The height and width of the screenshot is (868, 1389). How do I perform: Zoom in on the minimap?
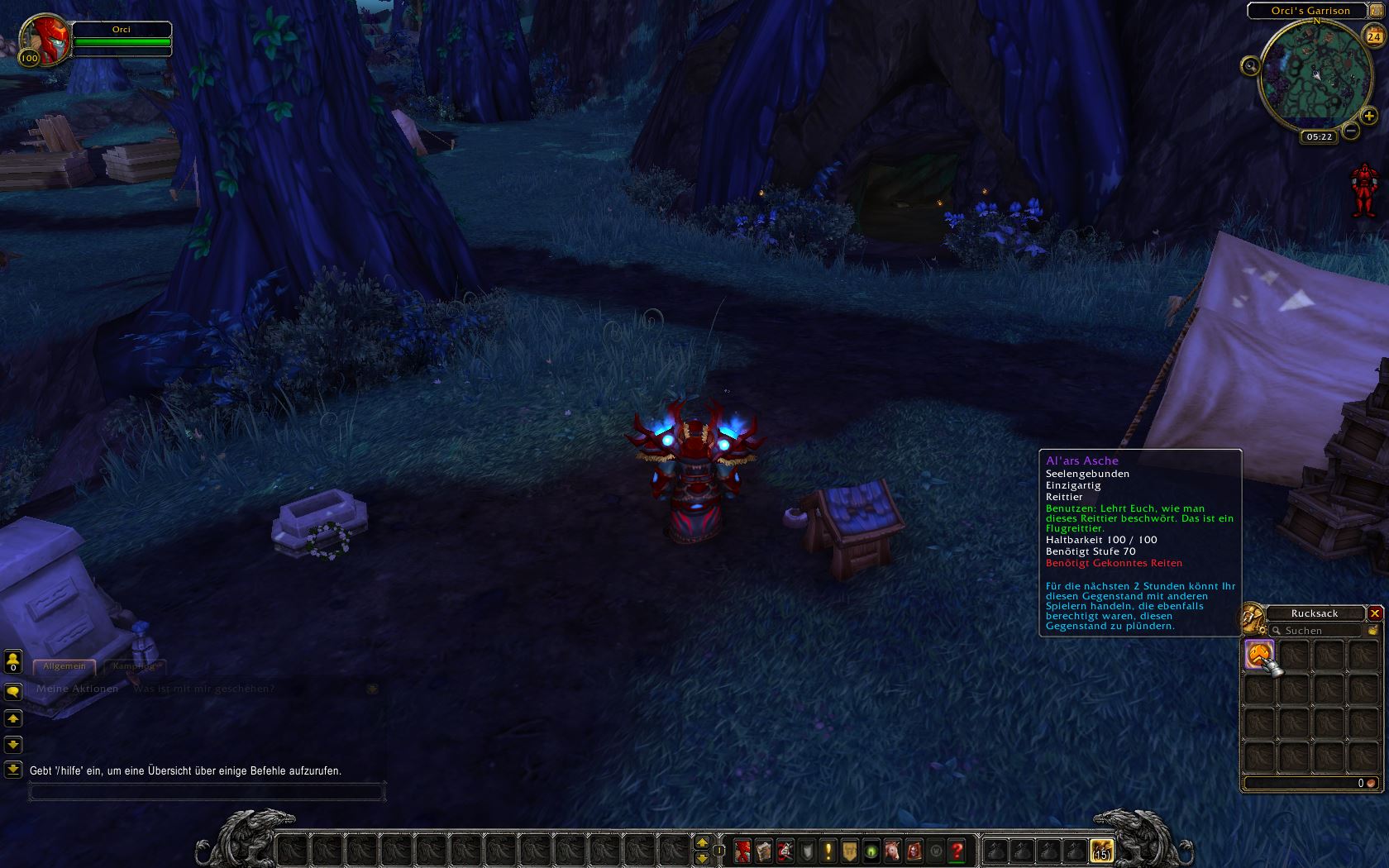(x=1369, y=117)
